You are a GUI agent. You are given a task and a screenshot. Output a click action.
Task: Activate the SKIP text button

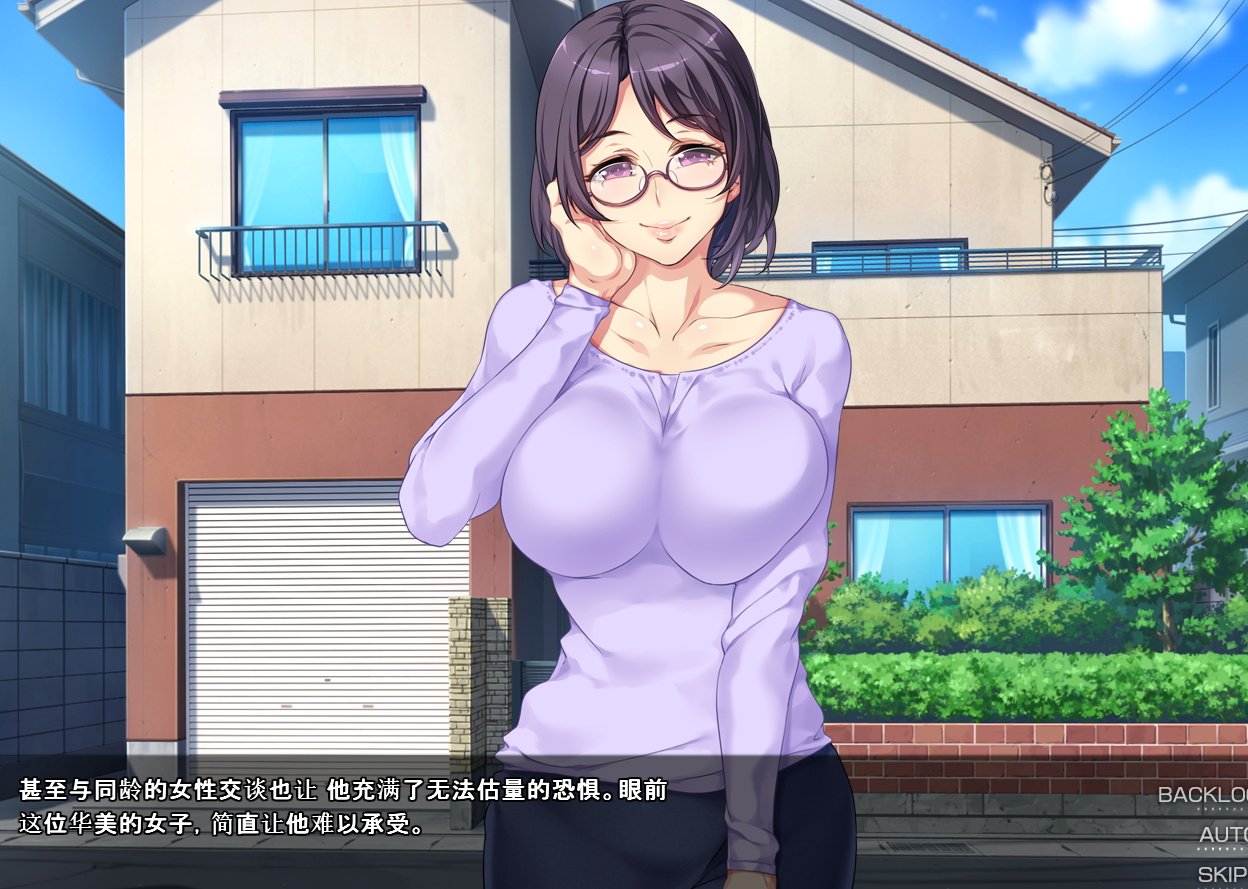click(1222, 874)
